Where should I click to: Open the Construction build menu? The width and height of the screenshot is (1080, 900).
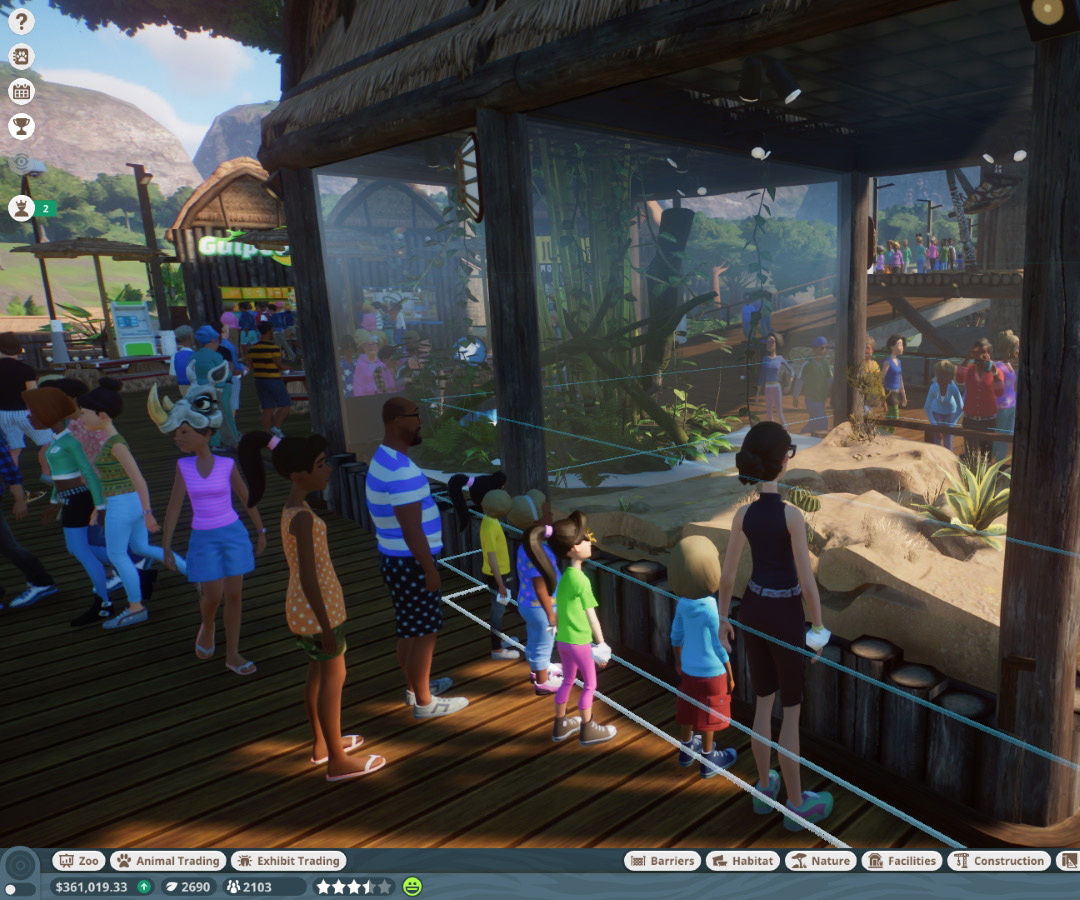tap(999, 861)
